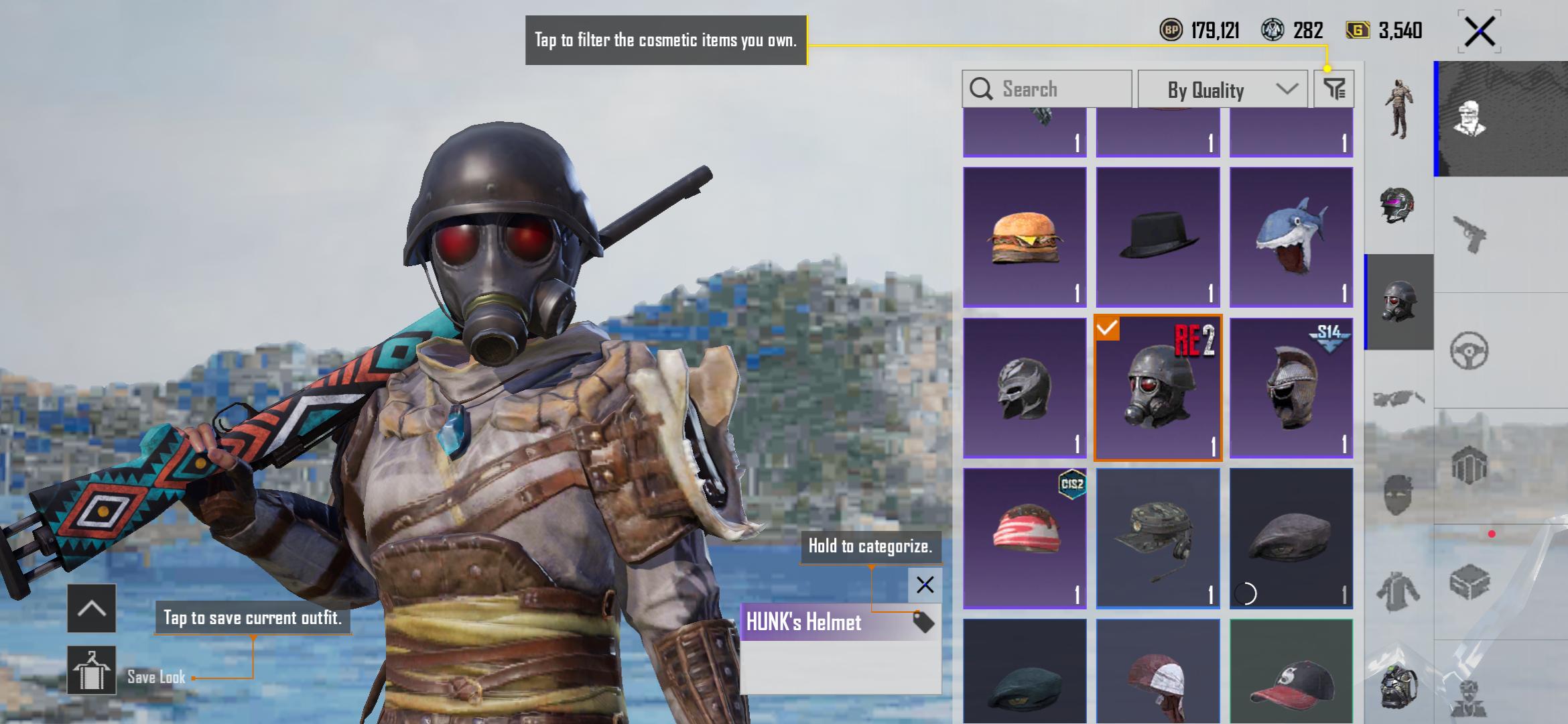
Task: Dismiss the HUNK's Helmet info popup
Action: (925, 585)
